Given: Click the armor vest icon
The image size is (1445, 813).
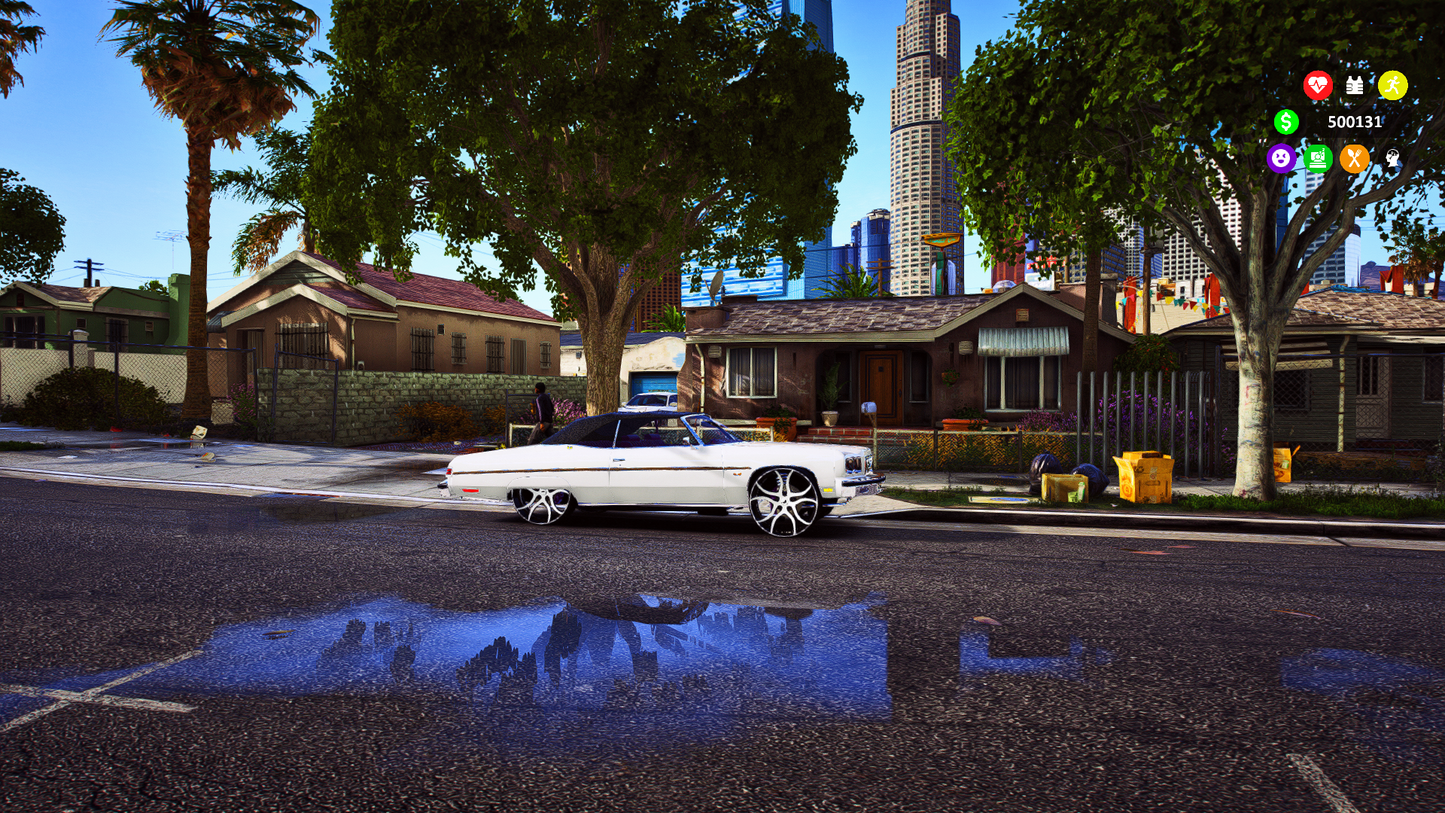Looking at the screenshot, I should (x=1355, y=85).
